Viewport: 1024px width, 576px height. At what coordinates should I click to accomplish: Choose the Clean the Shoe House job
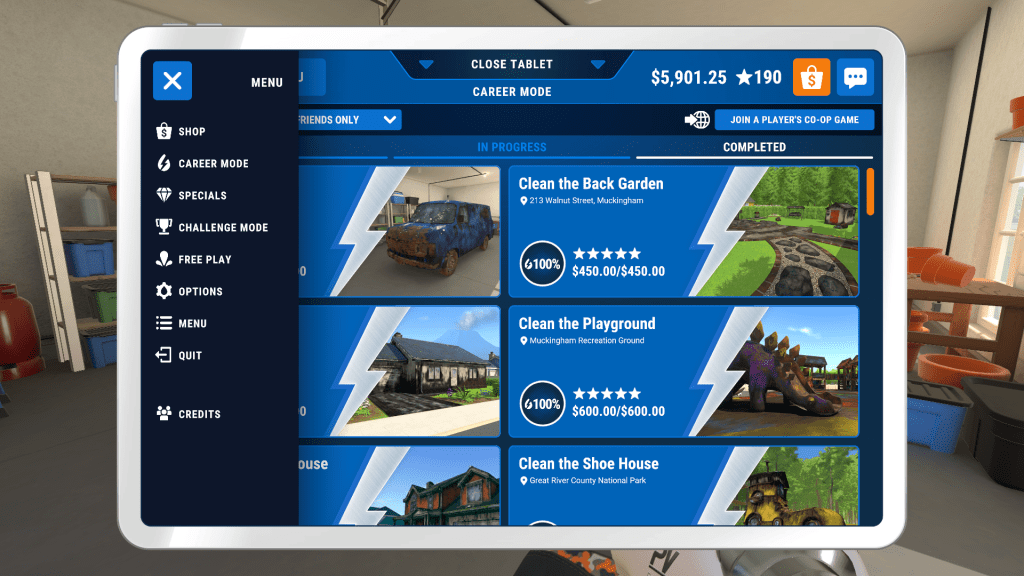[x=684, y=486]
